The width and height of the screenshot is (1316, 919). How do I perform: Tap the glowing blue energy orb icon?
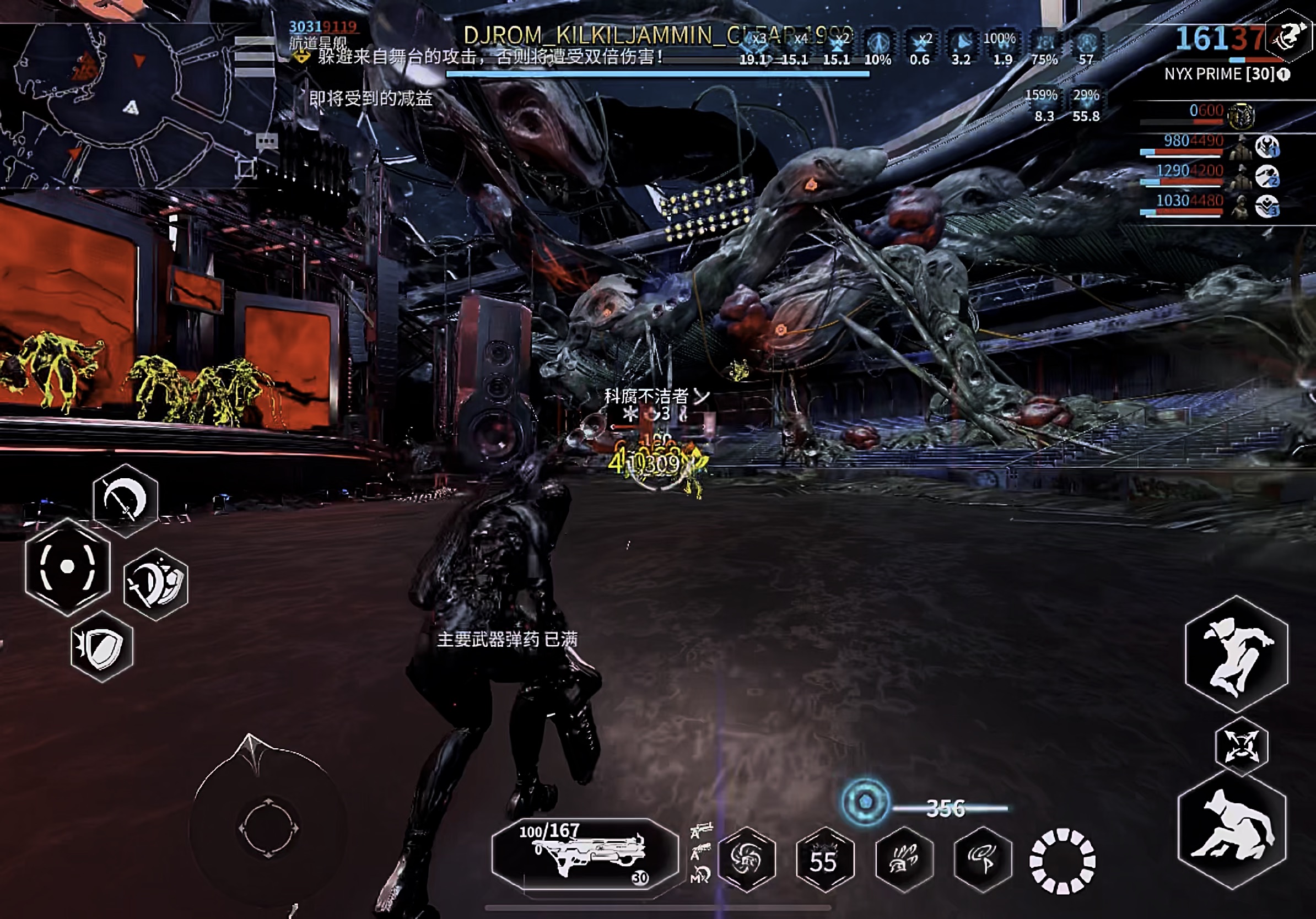(866, 802)
